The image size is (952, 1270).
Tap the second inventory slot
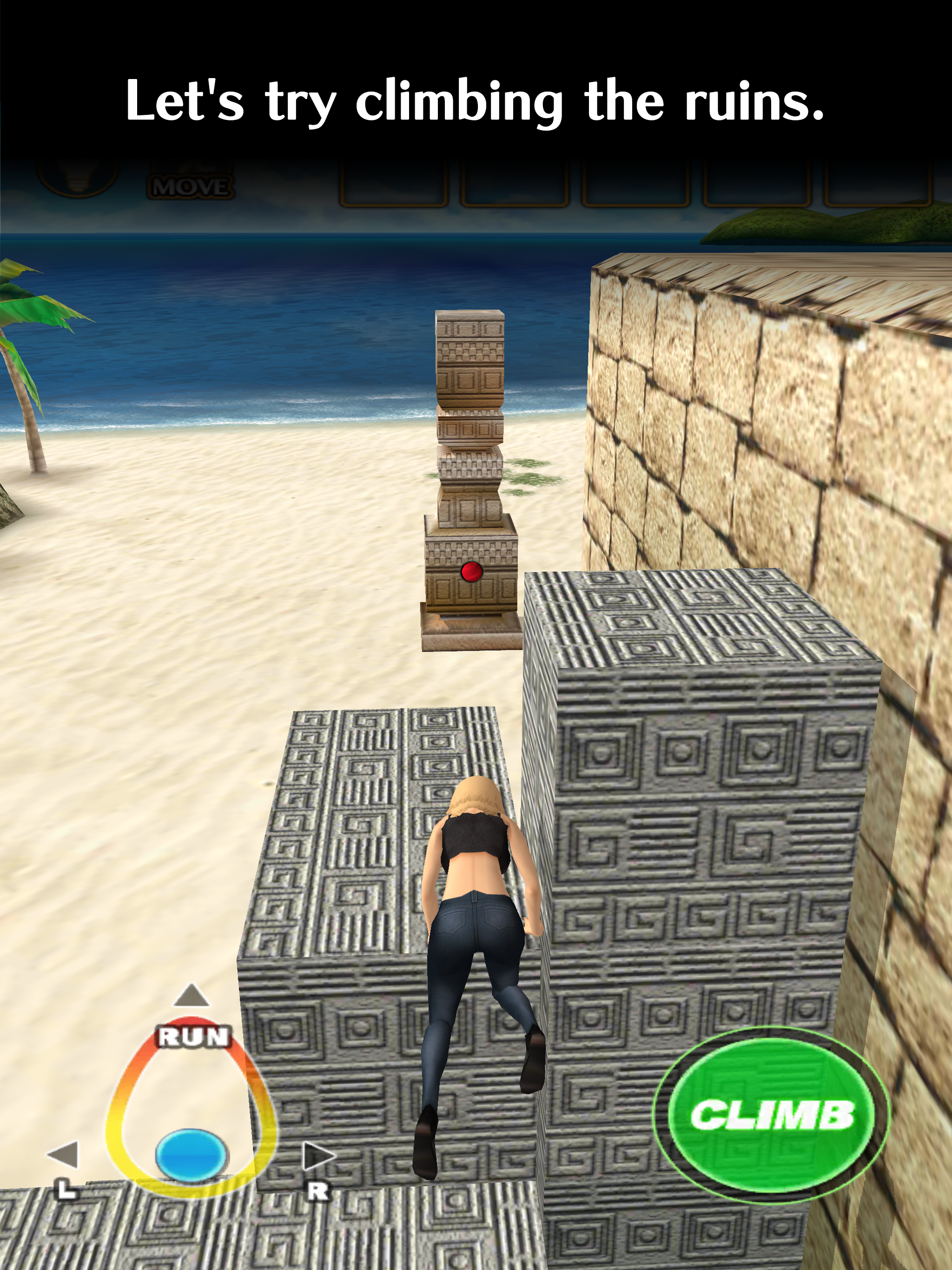[514, 184]
